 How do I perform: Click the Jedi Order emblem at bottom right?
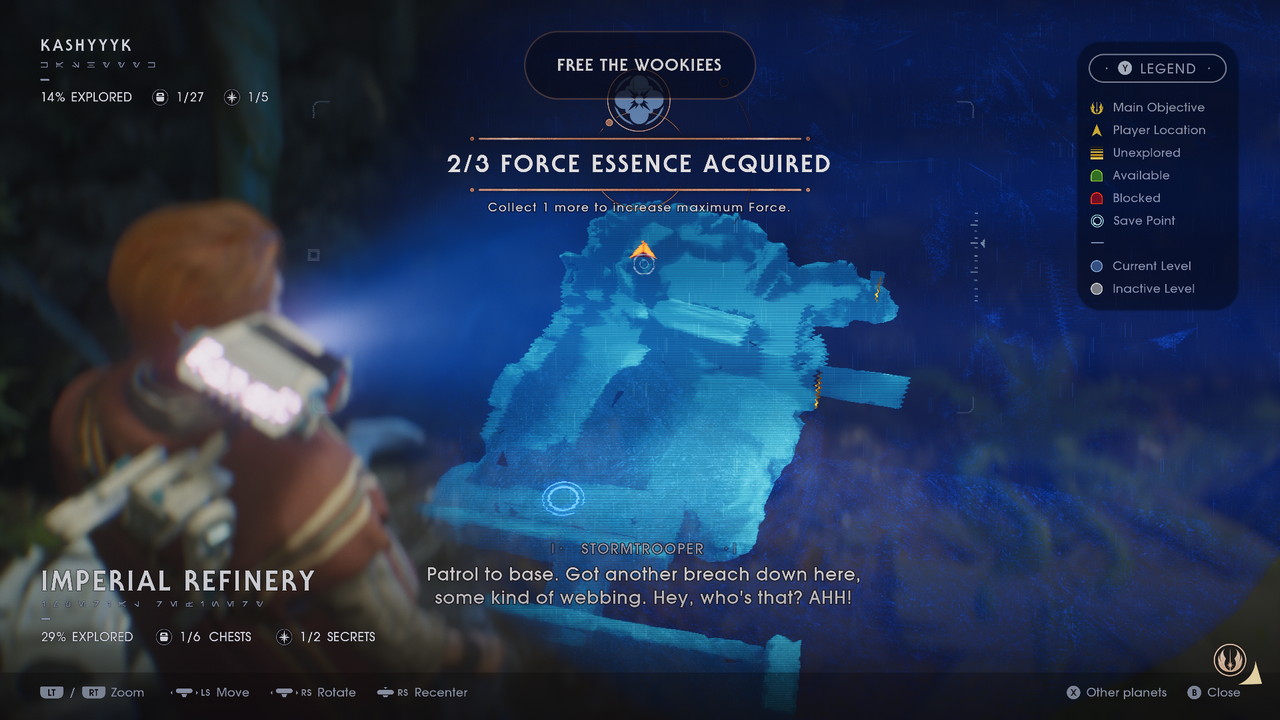1231,660
